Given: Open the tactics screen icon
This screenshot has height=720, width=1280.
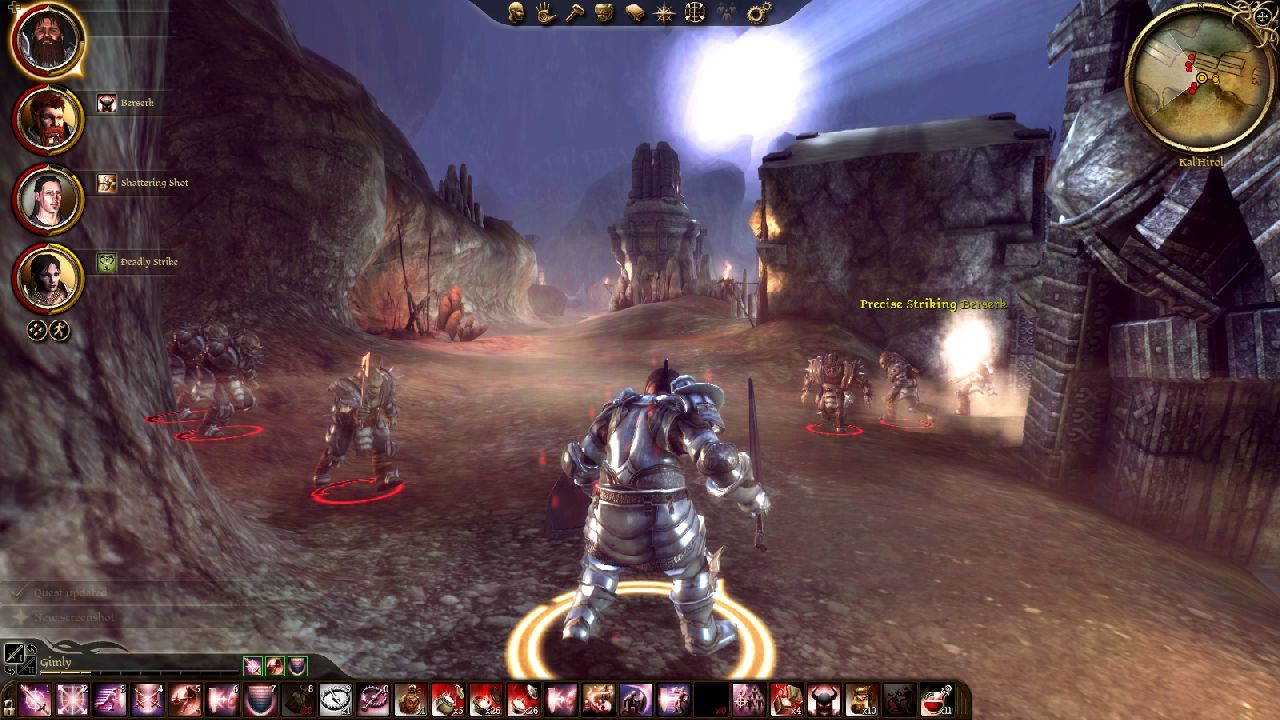Looking at the screenshot, I should 694,13.
